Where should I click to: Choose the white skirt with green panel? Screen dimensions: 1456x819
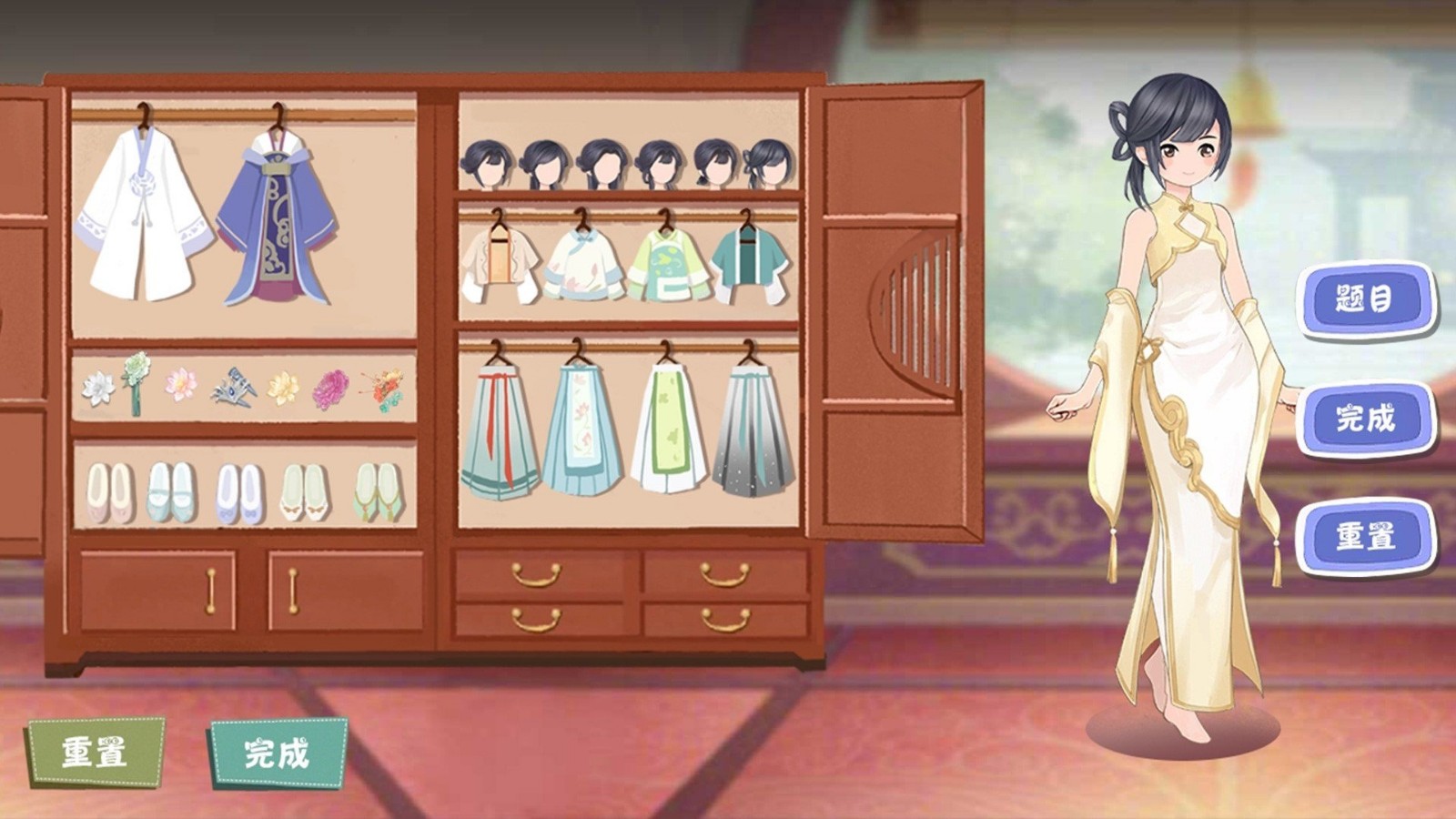[669, 430]
